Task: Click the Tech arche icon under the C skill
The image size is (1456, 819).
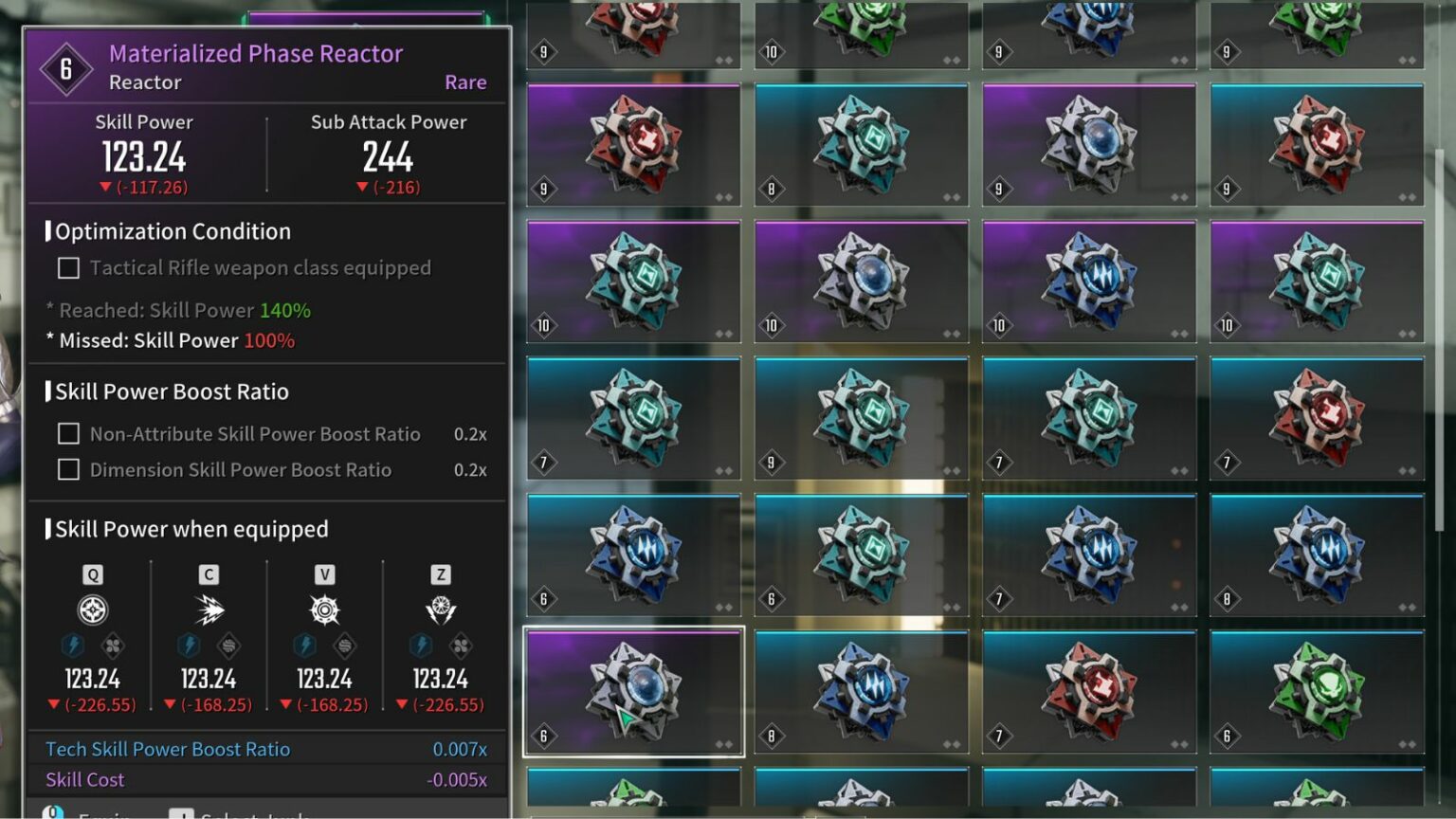Action: pyautogui.click(x=228, y=646)
